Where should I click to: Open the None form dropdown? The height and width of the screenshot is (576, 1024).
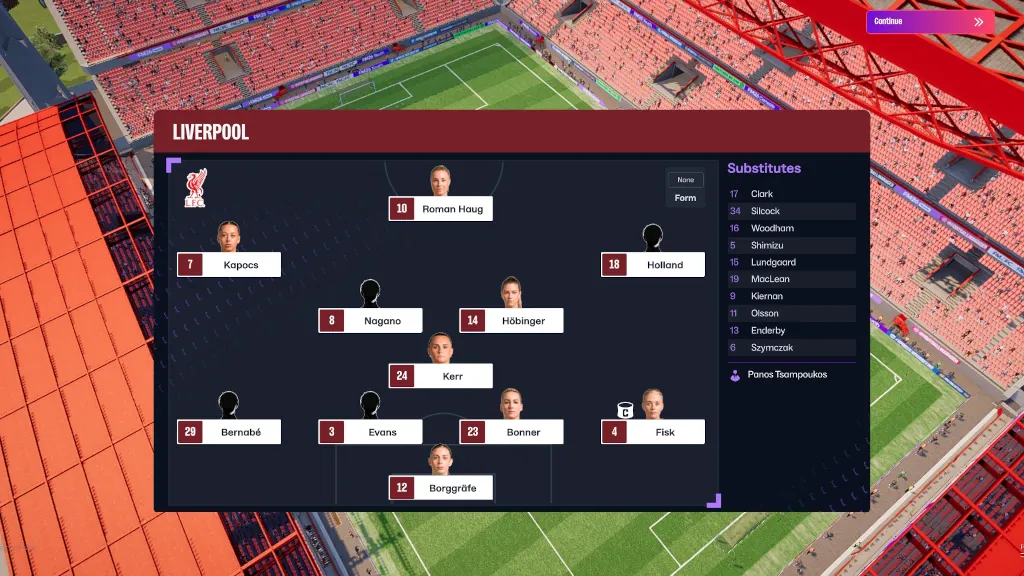coord(685,180)
